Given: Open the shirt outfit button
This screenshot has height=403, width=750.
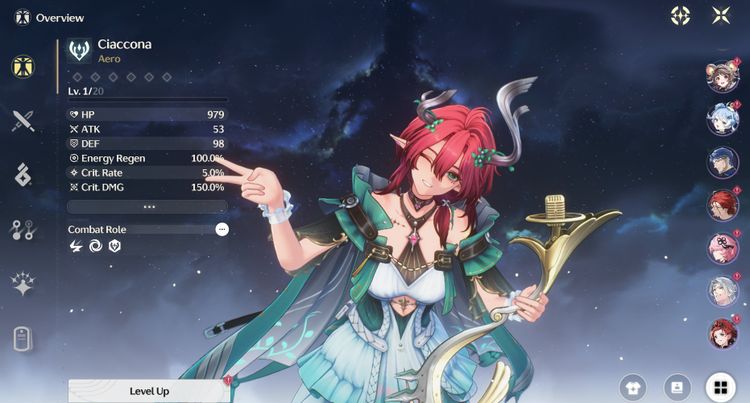Looking at the screenshot, I should point(633,387).
